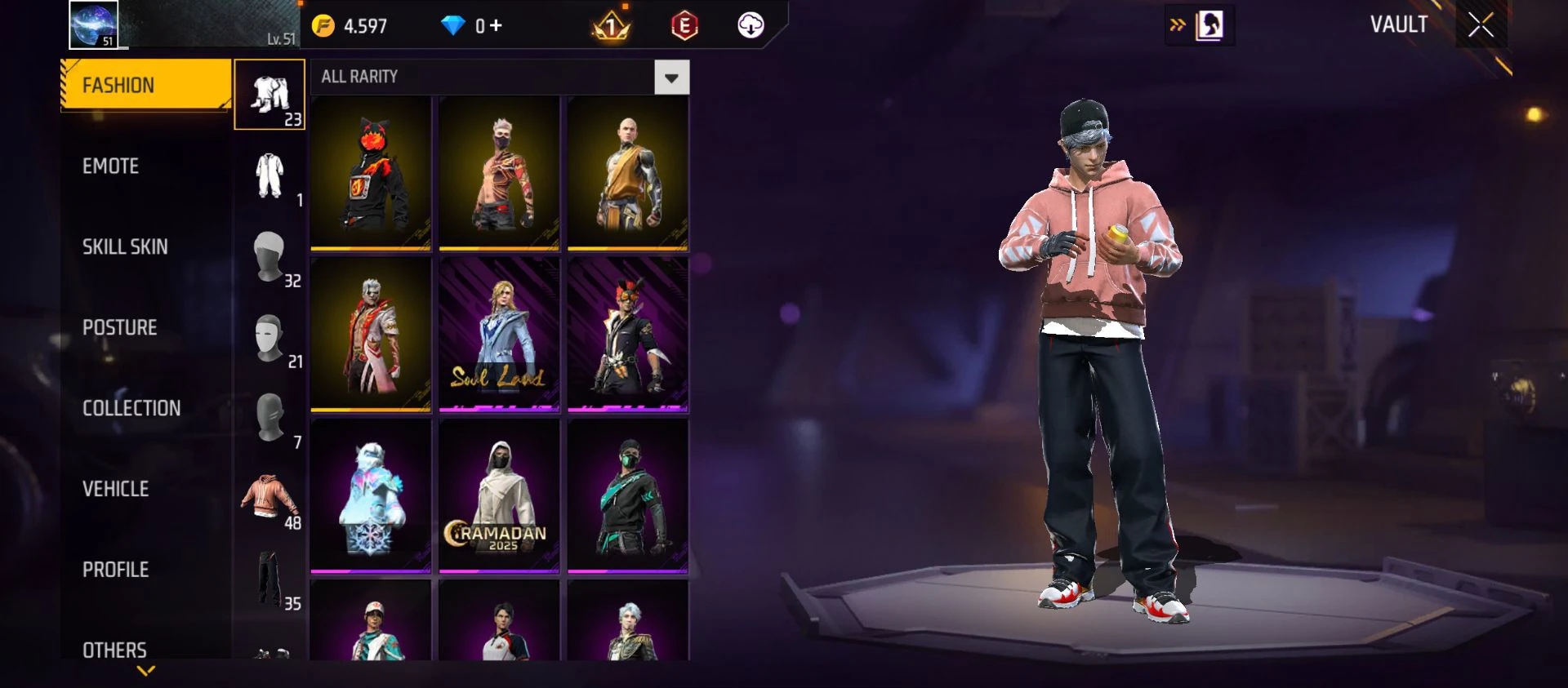Select the Fashion category tab
Image resolution: width=1568 pixels, height=688 pixels.
pos(145,85)
